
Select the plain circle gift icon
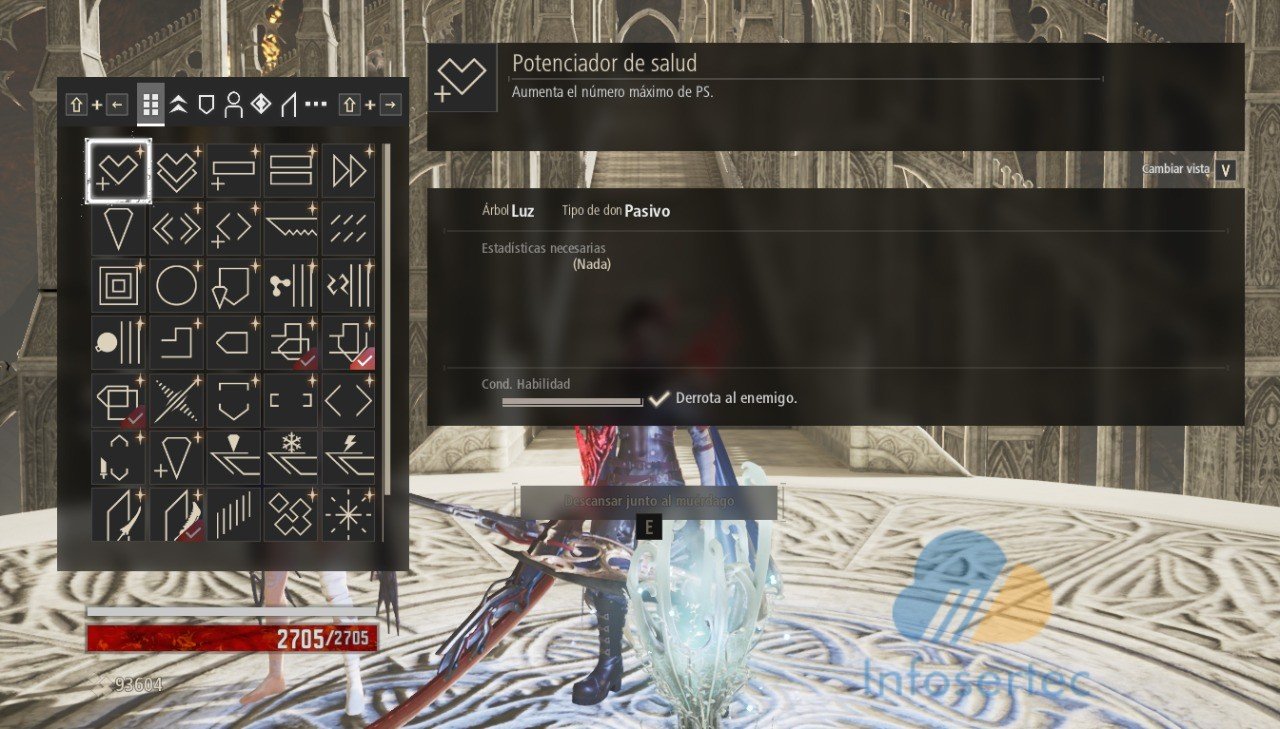click(176, 286)
